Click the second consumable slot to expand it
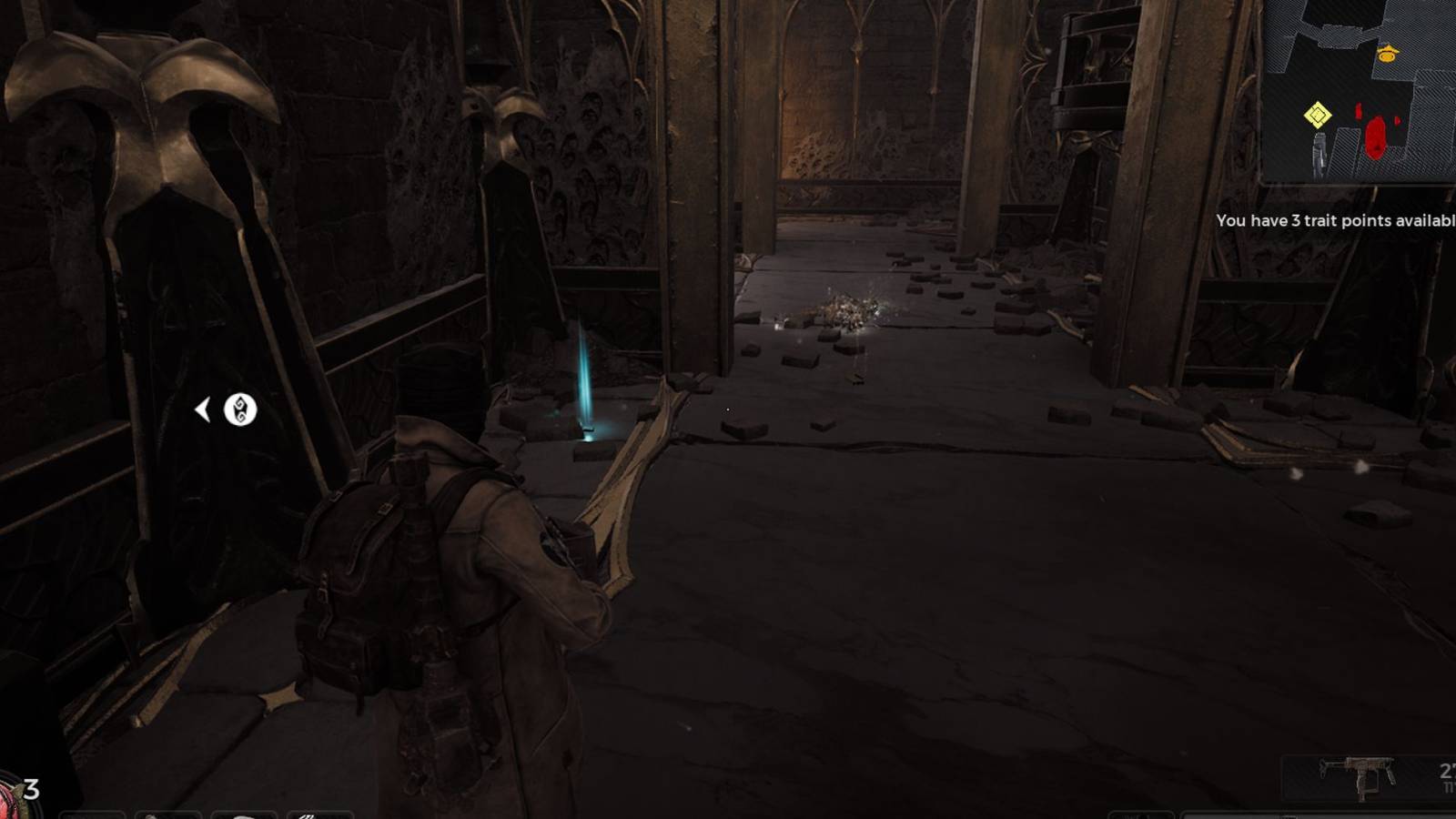Viewport: 1456px width, 819px height. coord(167,813)
